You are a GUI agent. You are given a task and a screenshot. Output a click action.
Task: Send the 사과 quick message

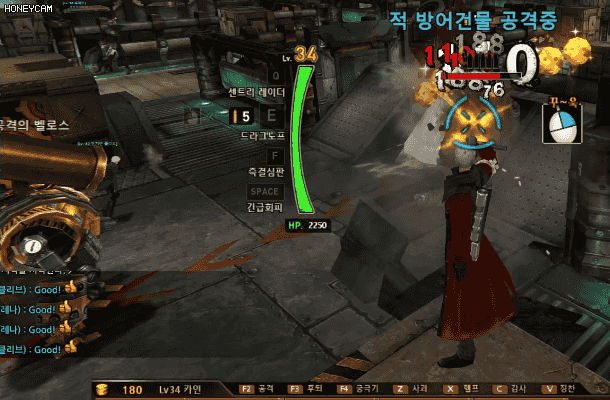click(411, 387)
